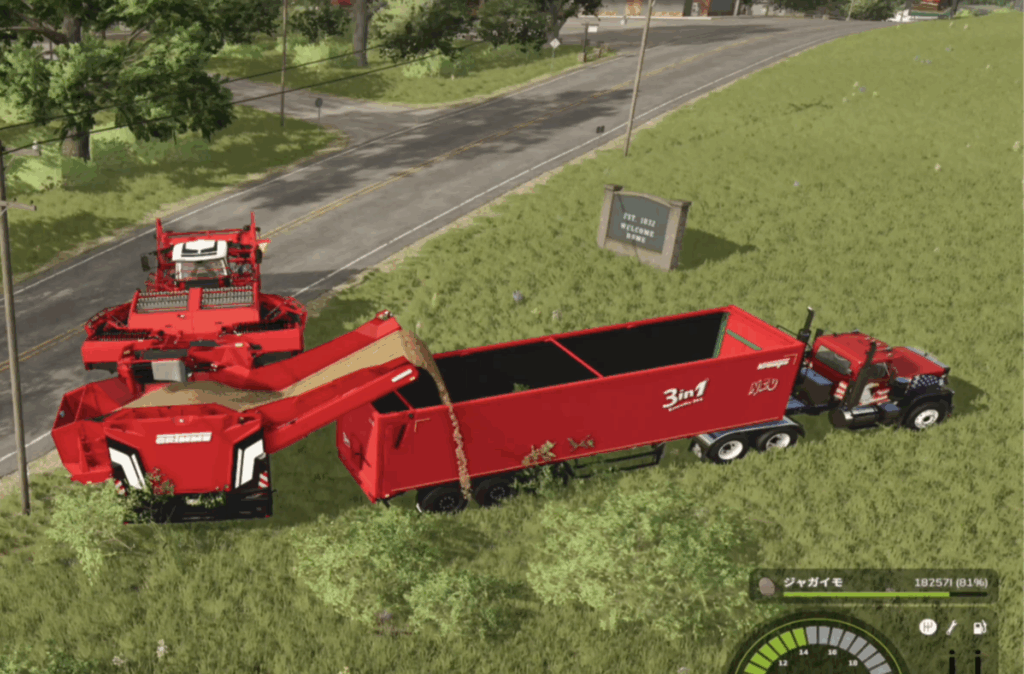The image size is (1024, 674).
Task: Select the potato fill type icon
Action: (767, 585)
